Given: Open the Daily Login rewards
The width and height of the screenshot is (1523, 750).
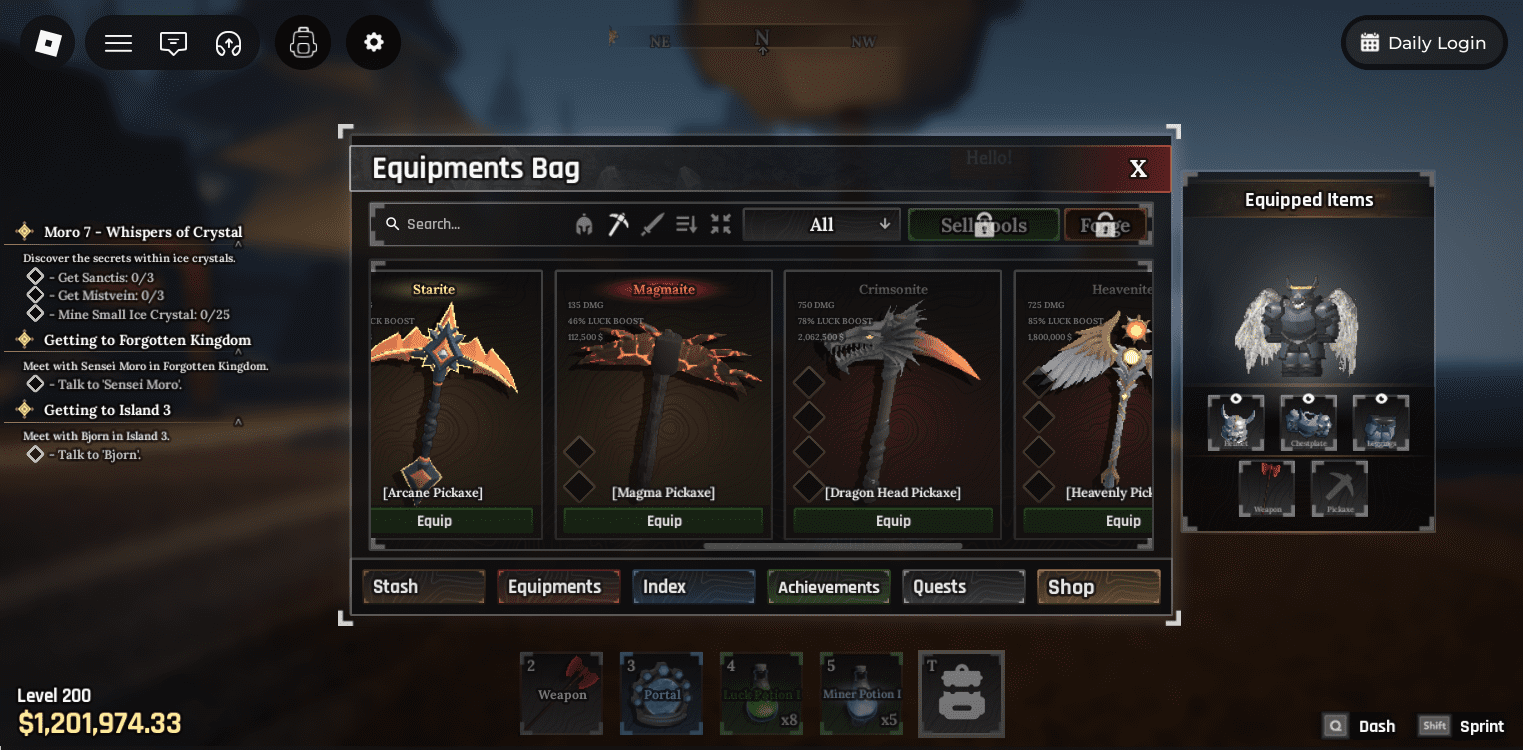Looking at the screenshot, I should [1423, 43].
